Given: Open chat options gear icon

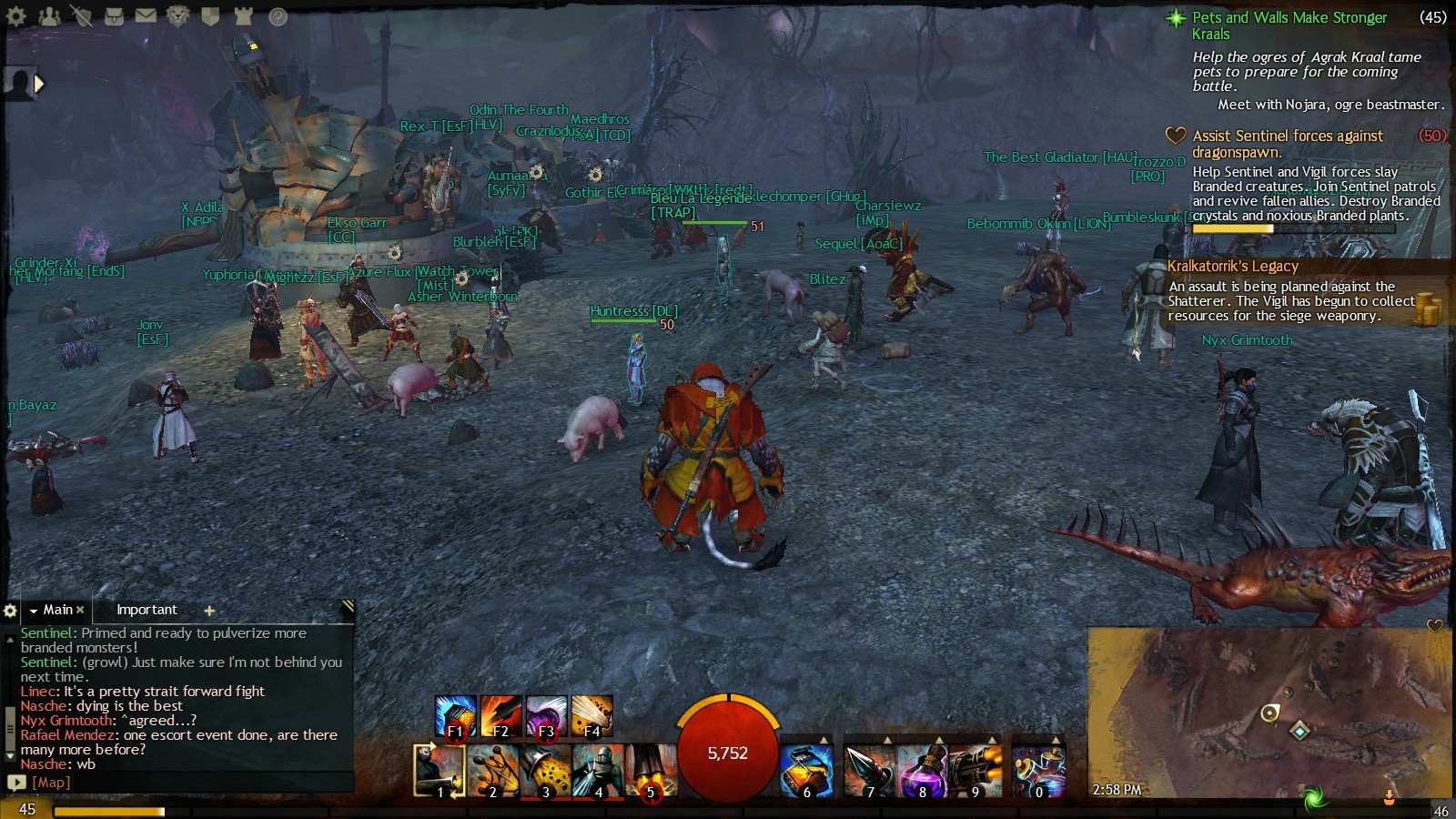Looking at the screenshot, I should point(10,611).
